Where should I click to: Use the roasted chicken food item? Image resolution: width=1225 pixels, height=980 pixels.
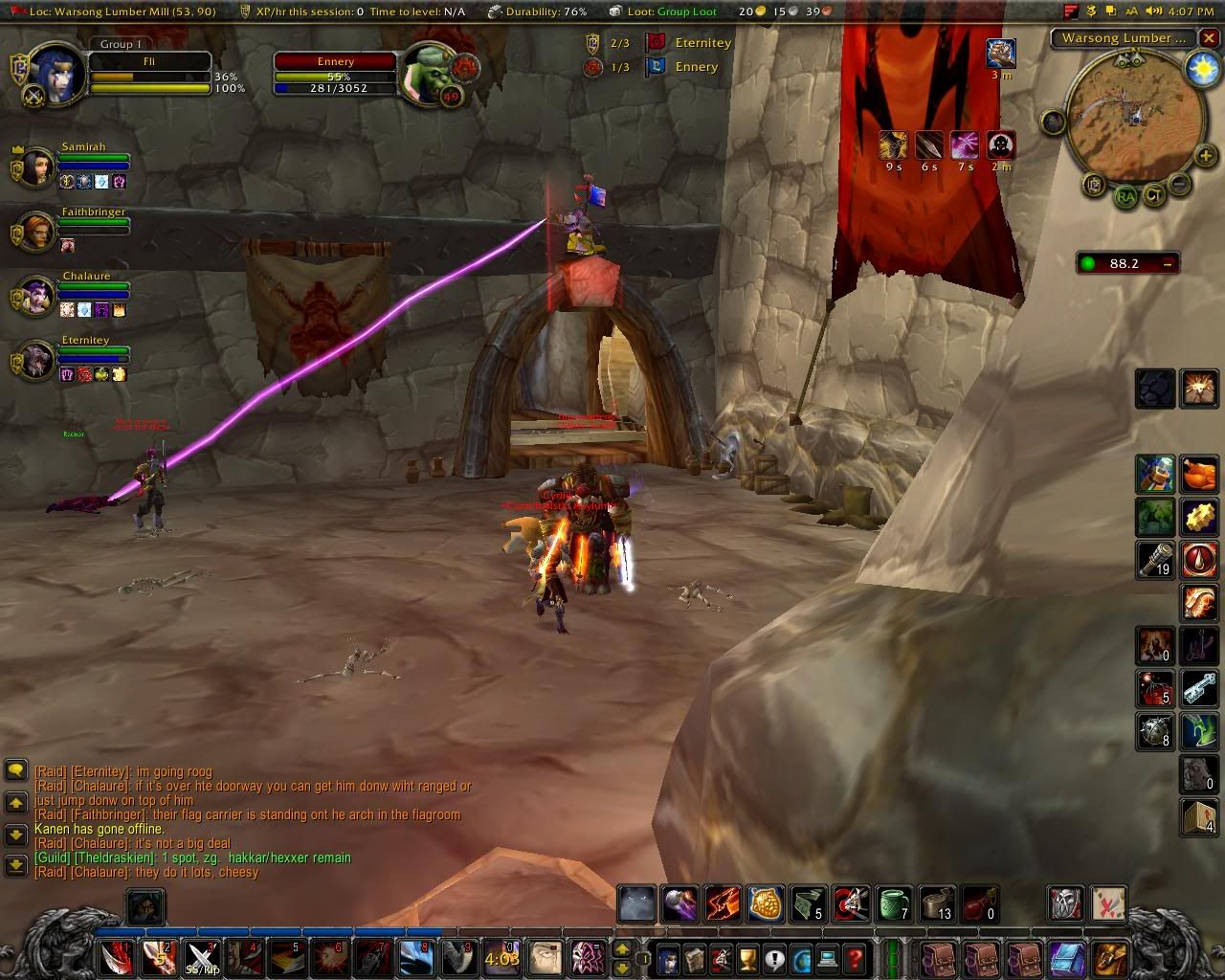tap(1198, 474)
